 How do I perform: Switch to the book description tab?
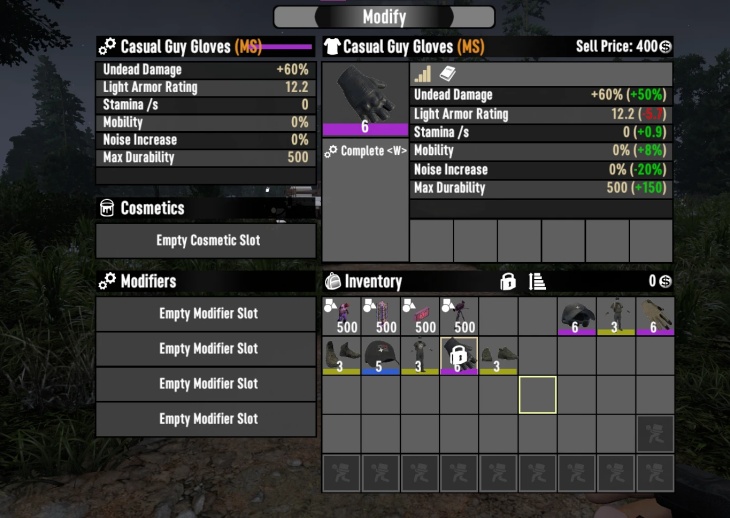pos(448,74)
